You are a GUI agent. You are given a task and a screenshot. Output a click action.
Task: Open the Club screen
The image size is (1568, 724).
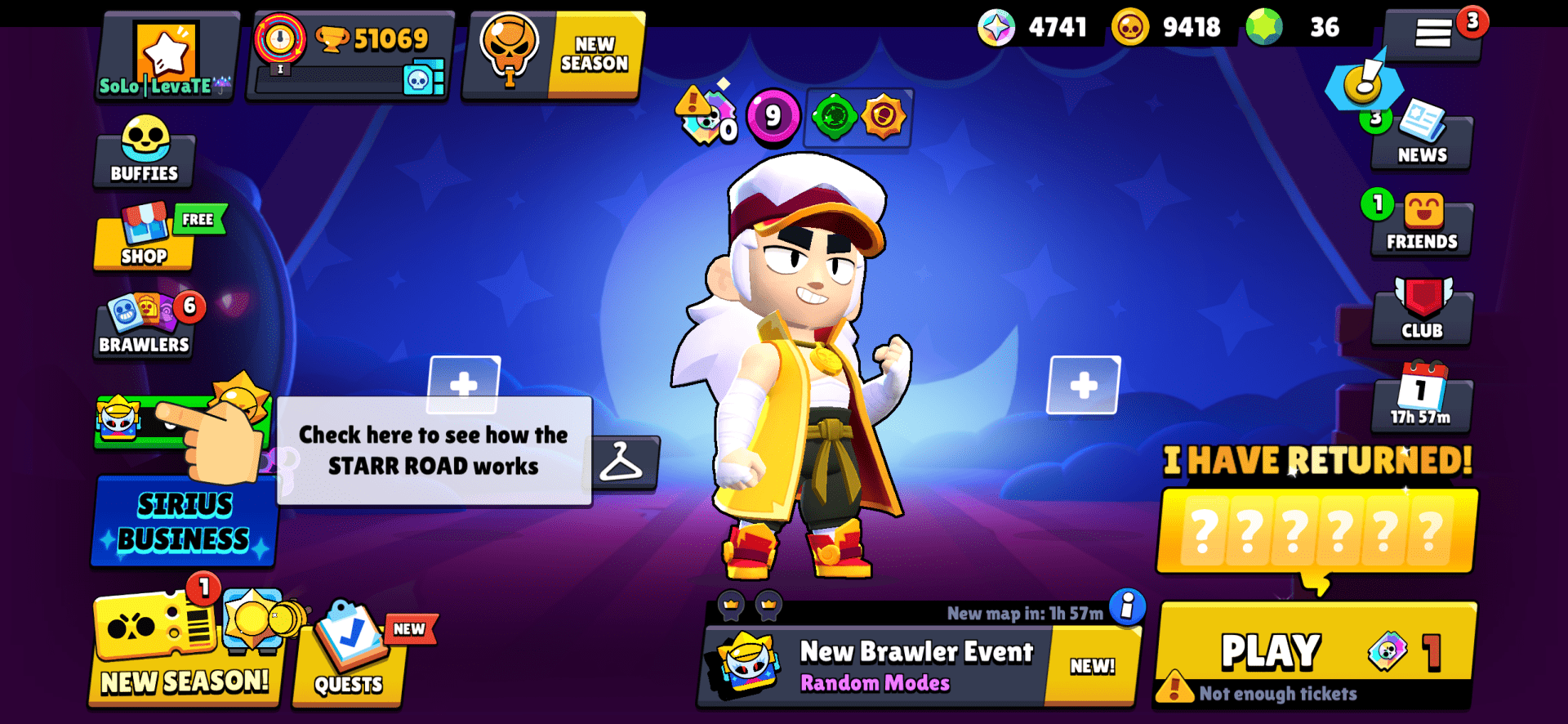tap(1422, 311)
